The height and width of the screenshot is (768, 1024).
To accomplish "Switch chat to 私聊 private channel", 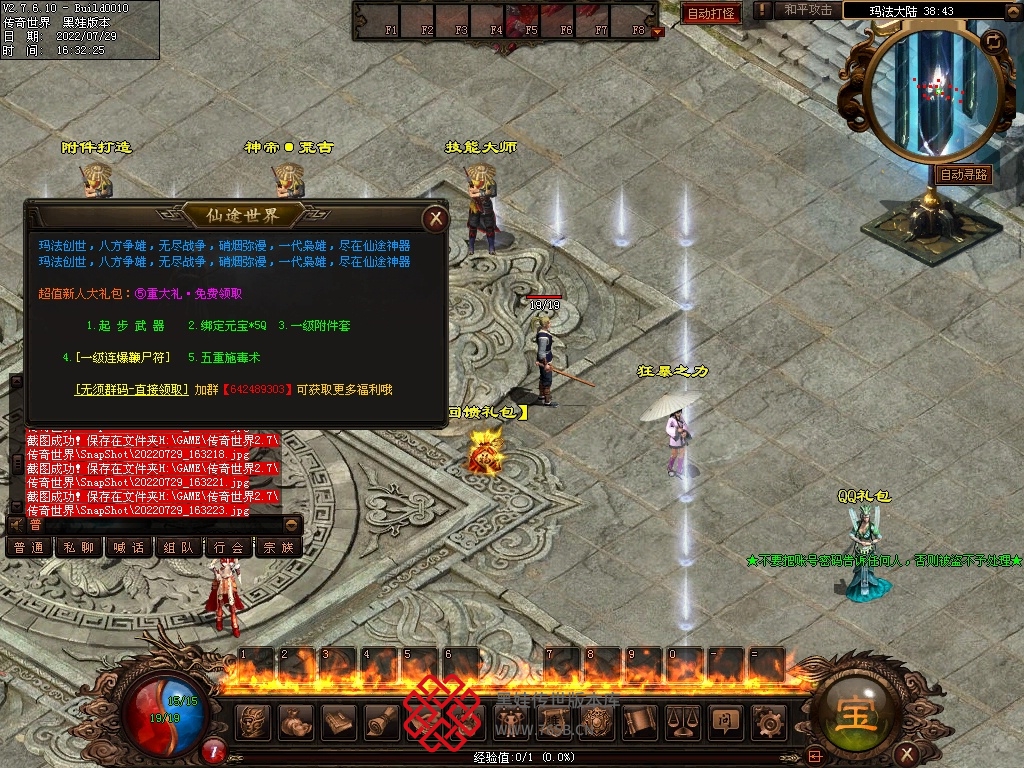I will 78,548.
